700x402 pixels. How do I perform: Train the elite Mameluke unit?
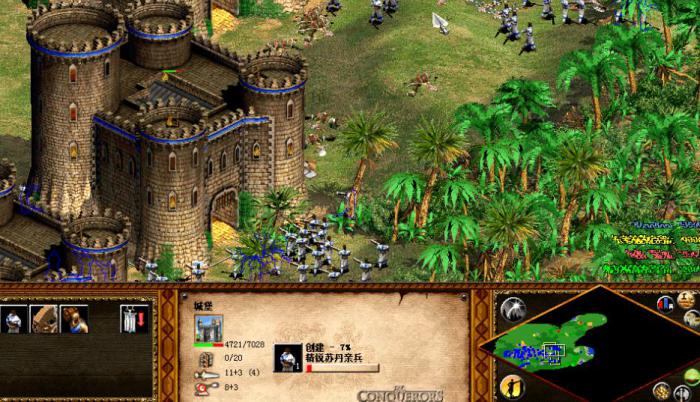pos(13,319)
